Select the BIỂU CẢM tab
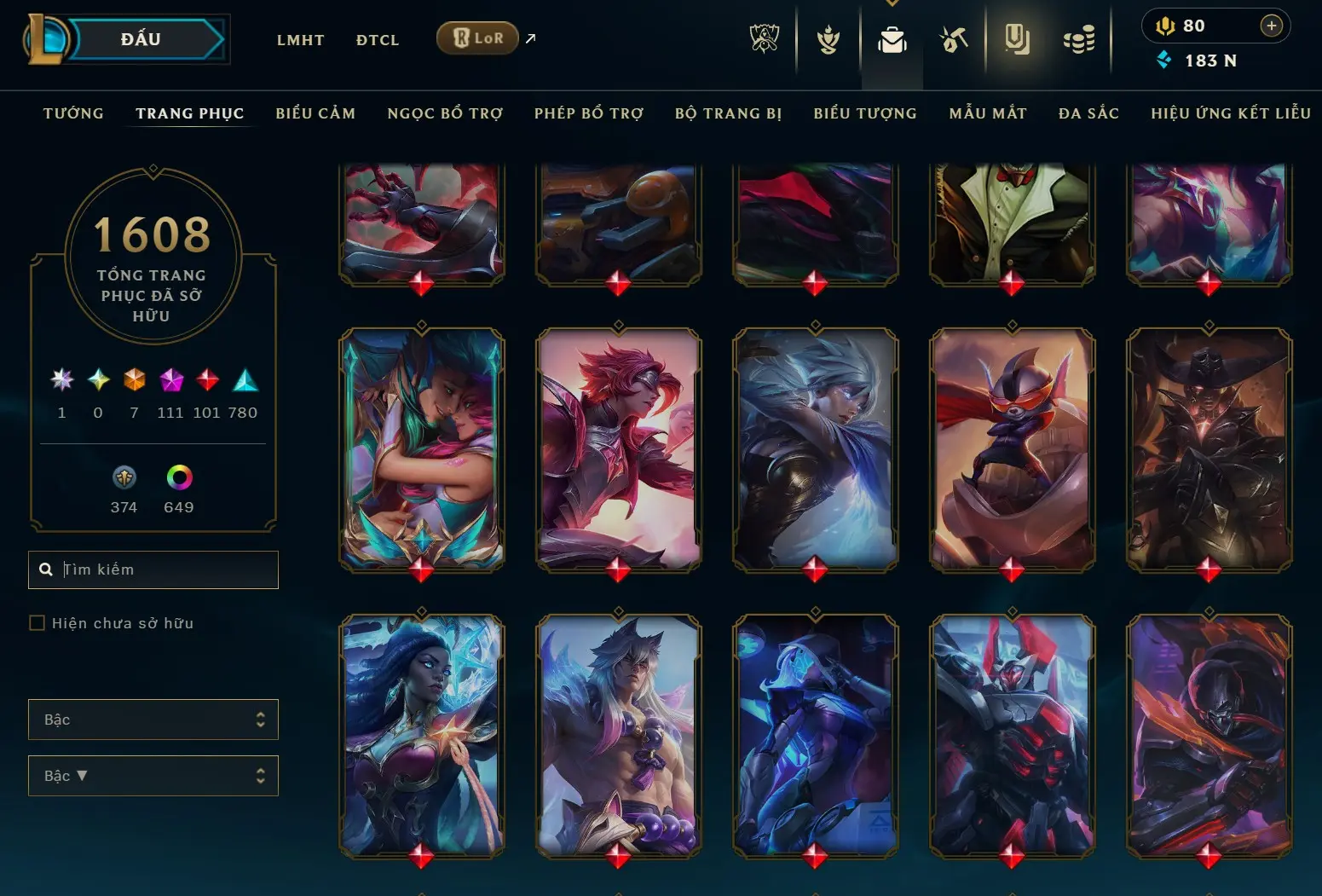Viewport: 1322px width, 896px height. (x=315, y=113)
